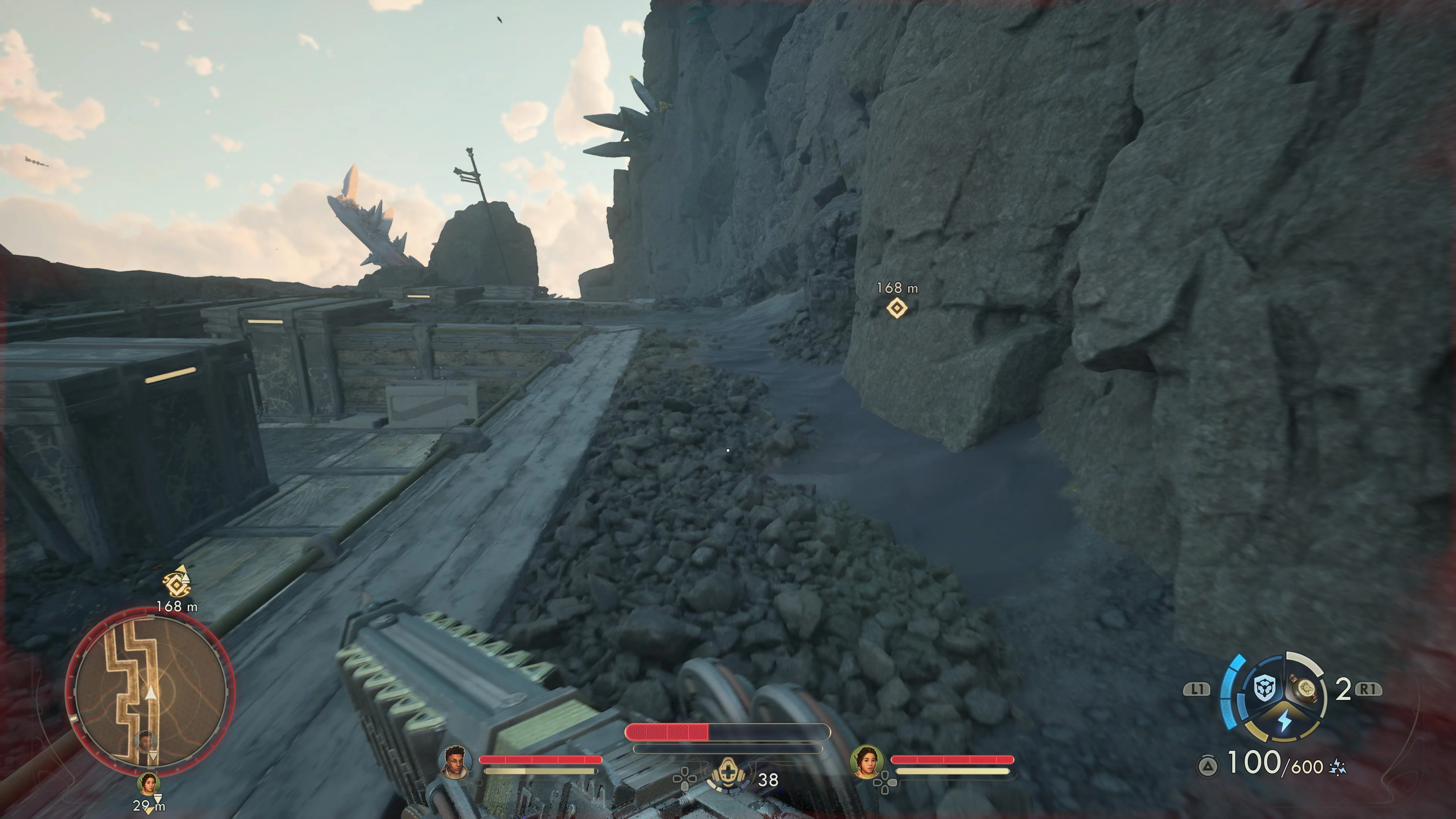Select the diamond waypoint marker on the cliff
Screen dimensions: 1456x819
(896, 309)
